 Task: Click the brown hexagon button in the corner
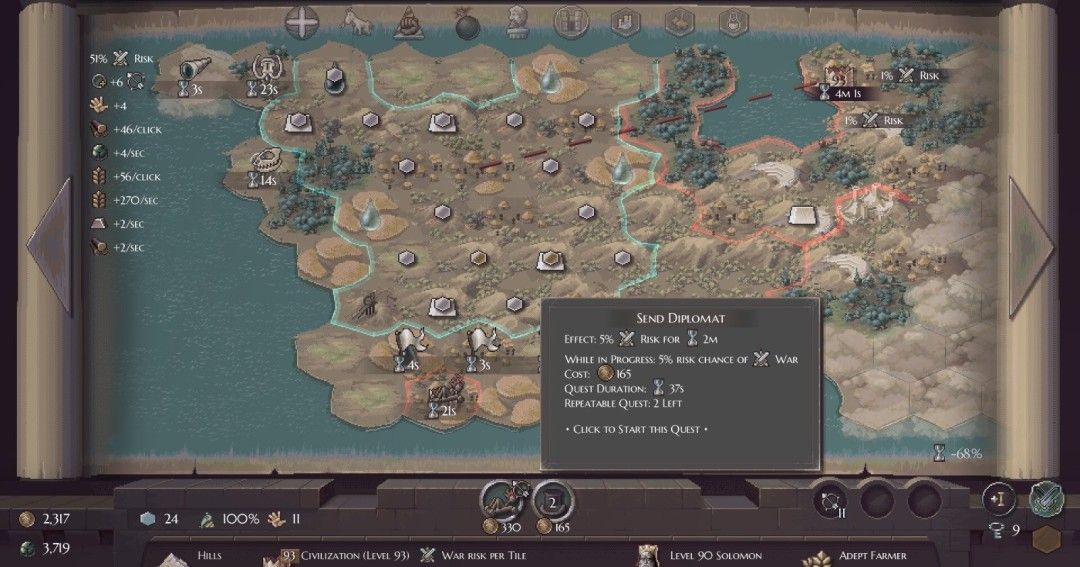(1047, 538)
